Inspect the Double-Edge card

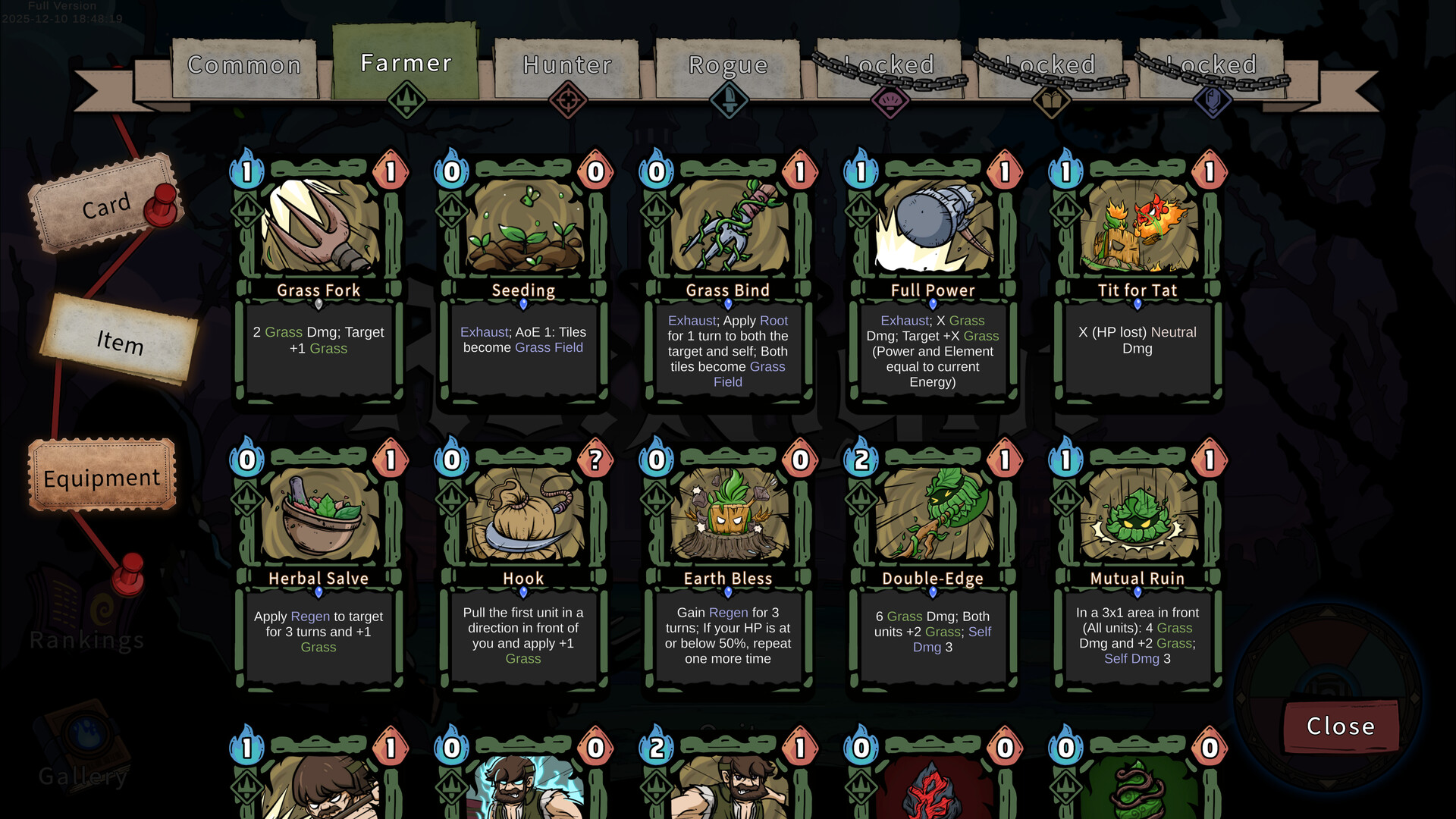pyautogui.click(x=933, y=569)
